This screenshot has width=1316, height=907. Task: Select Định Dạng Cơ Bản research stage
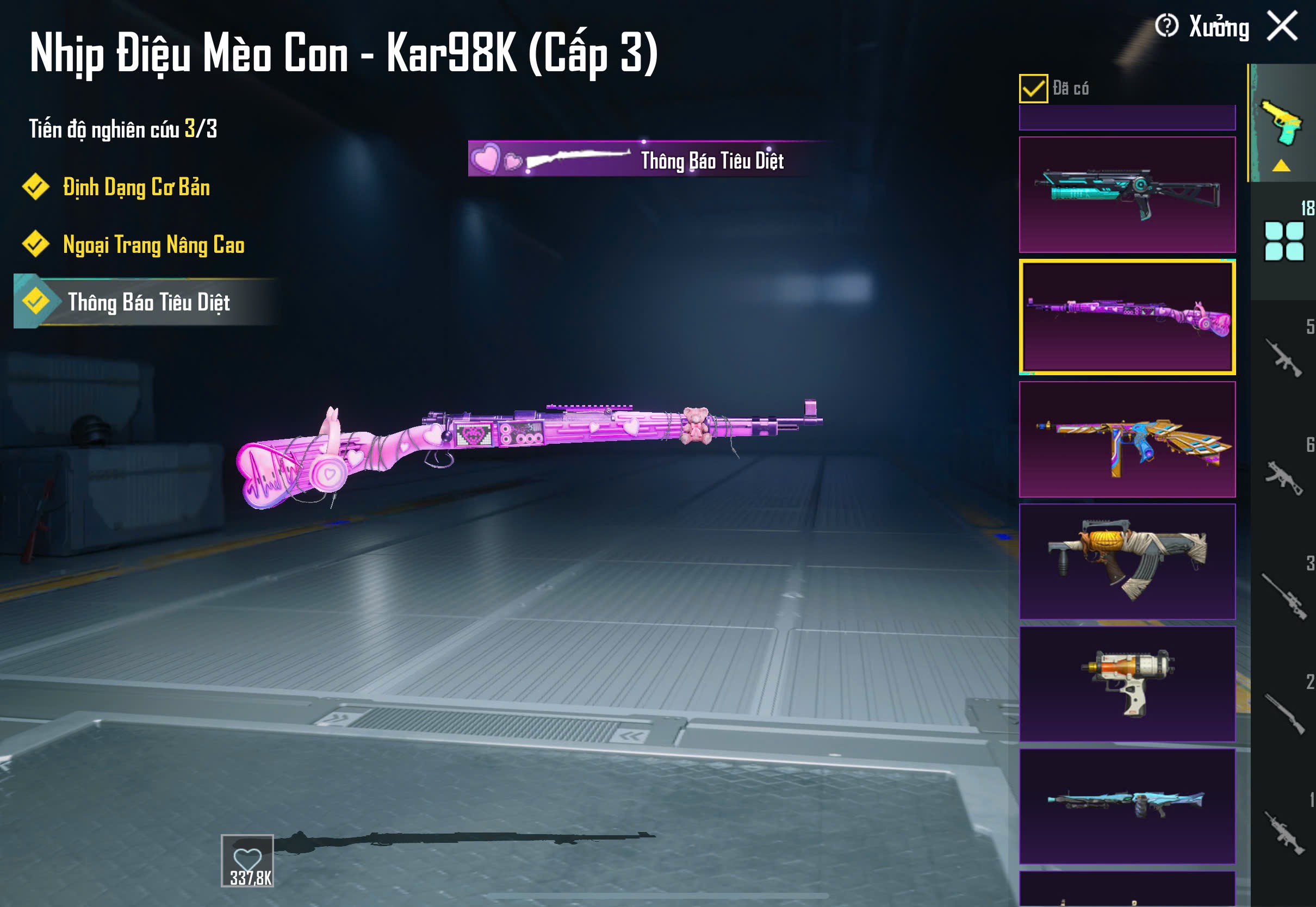[136, 188]
